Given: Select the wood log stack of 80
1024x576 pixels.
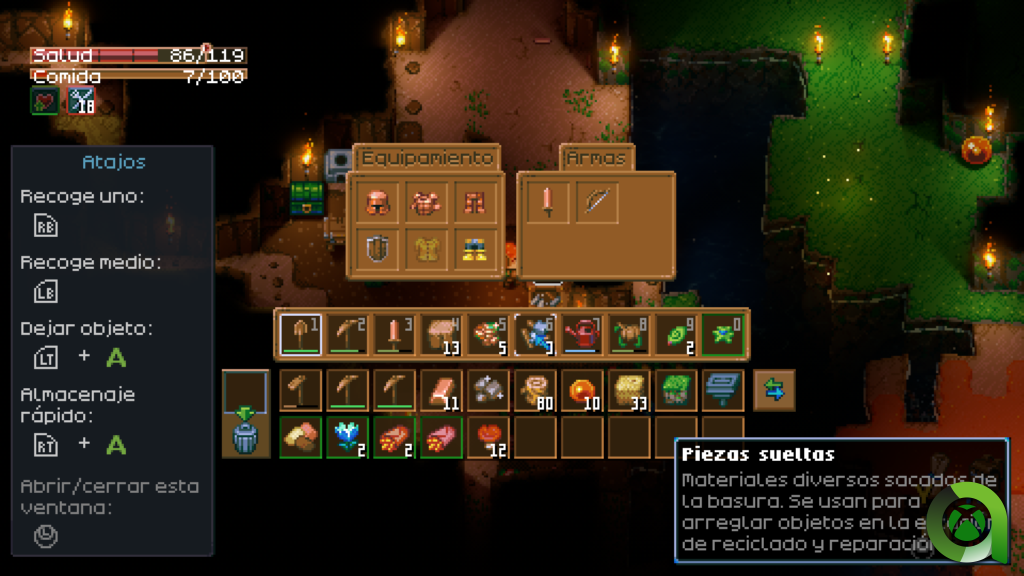Looking at the screenshot, I should coord(535,391).
